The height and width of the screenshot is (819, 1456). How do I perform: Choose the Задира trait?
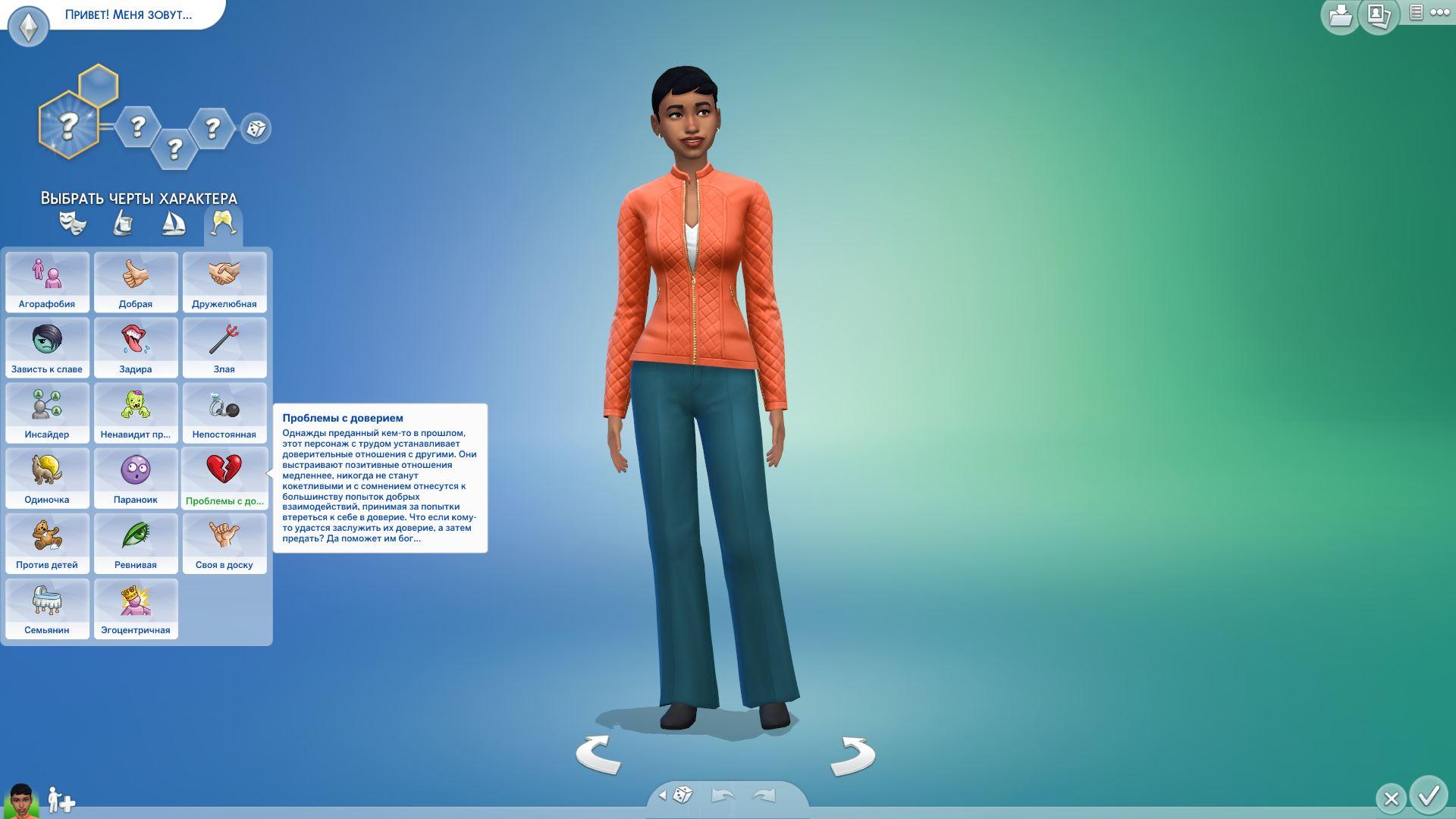tap(136, 347)
